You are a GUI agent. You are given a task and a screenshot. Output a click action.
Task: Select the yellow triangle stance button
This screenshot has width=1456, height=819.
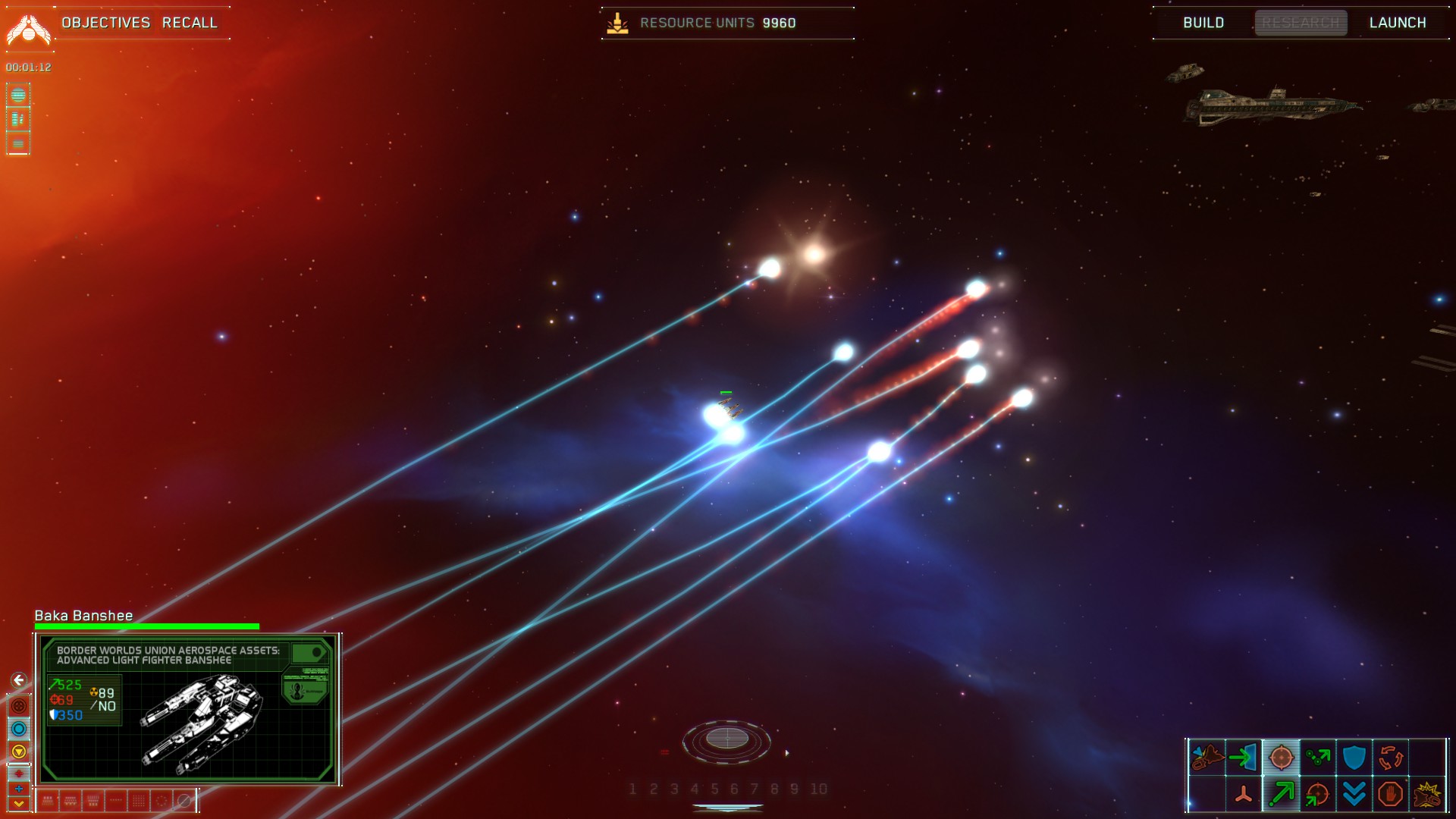[x=19, y=752]
